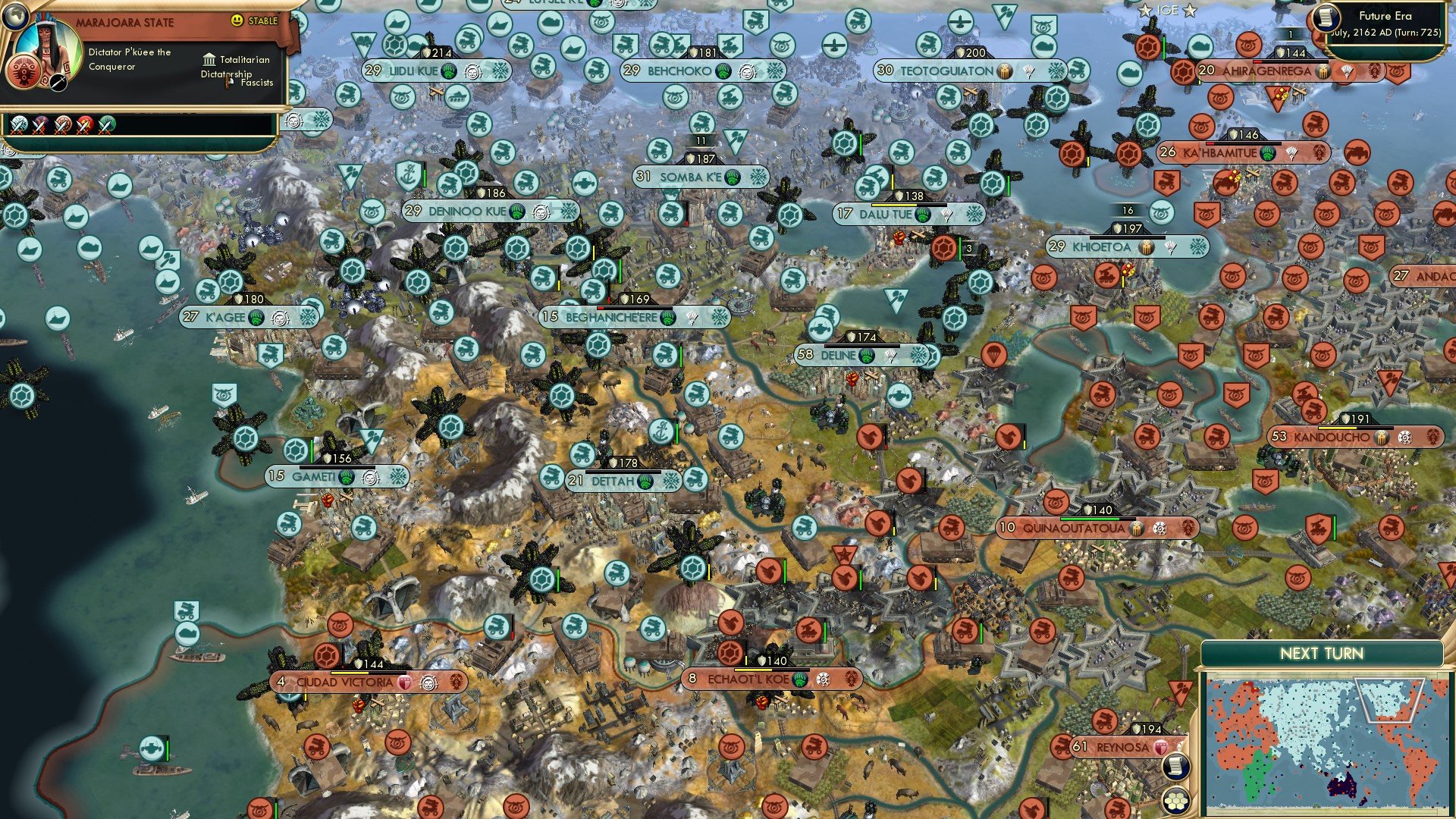Click a crossed-swords war icon in the top-left list
1456x819 pixels.
point(19,124)
